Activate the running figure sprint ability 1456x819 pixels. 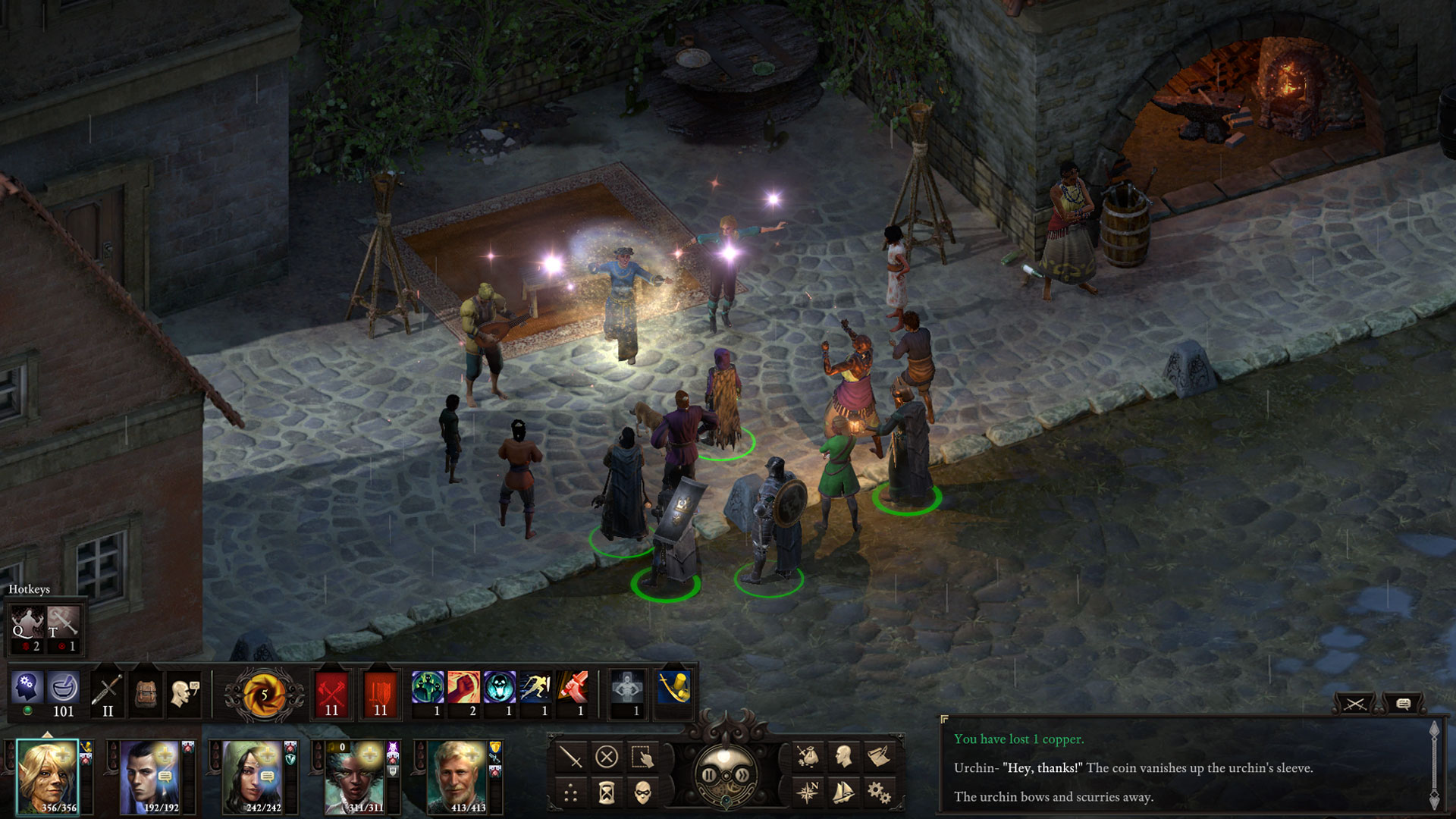(535, 688)
